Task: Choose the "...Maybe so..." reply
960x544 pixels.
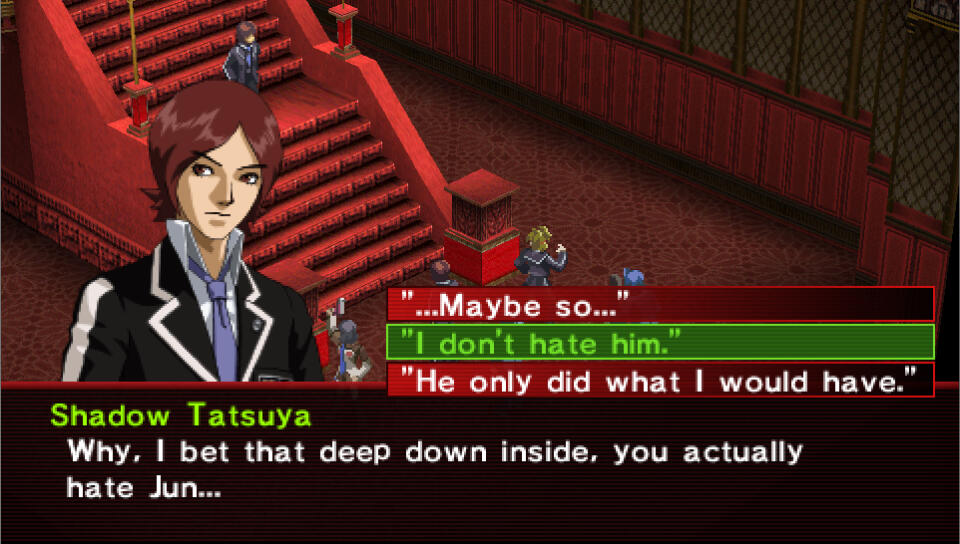Action: point(660,304)
